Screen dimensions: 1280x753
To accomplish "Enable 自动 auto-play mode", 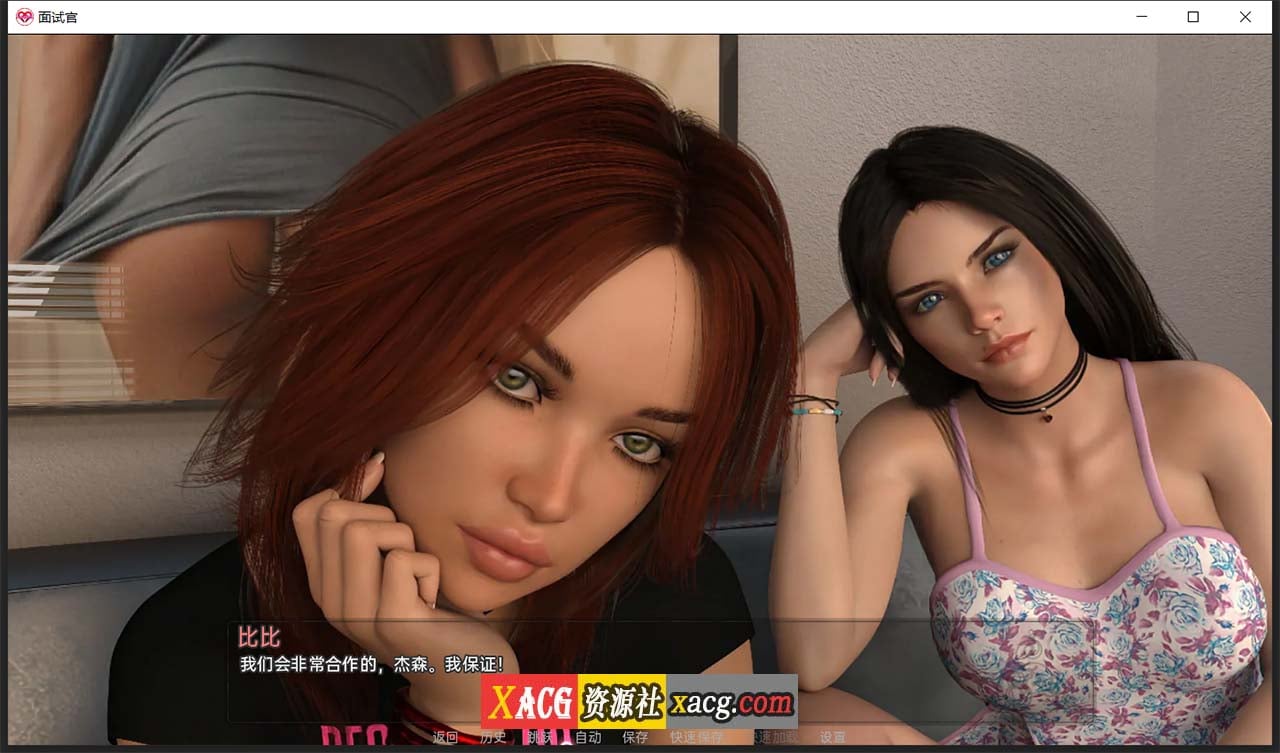I will [587, 738].
